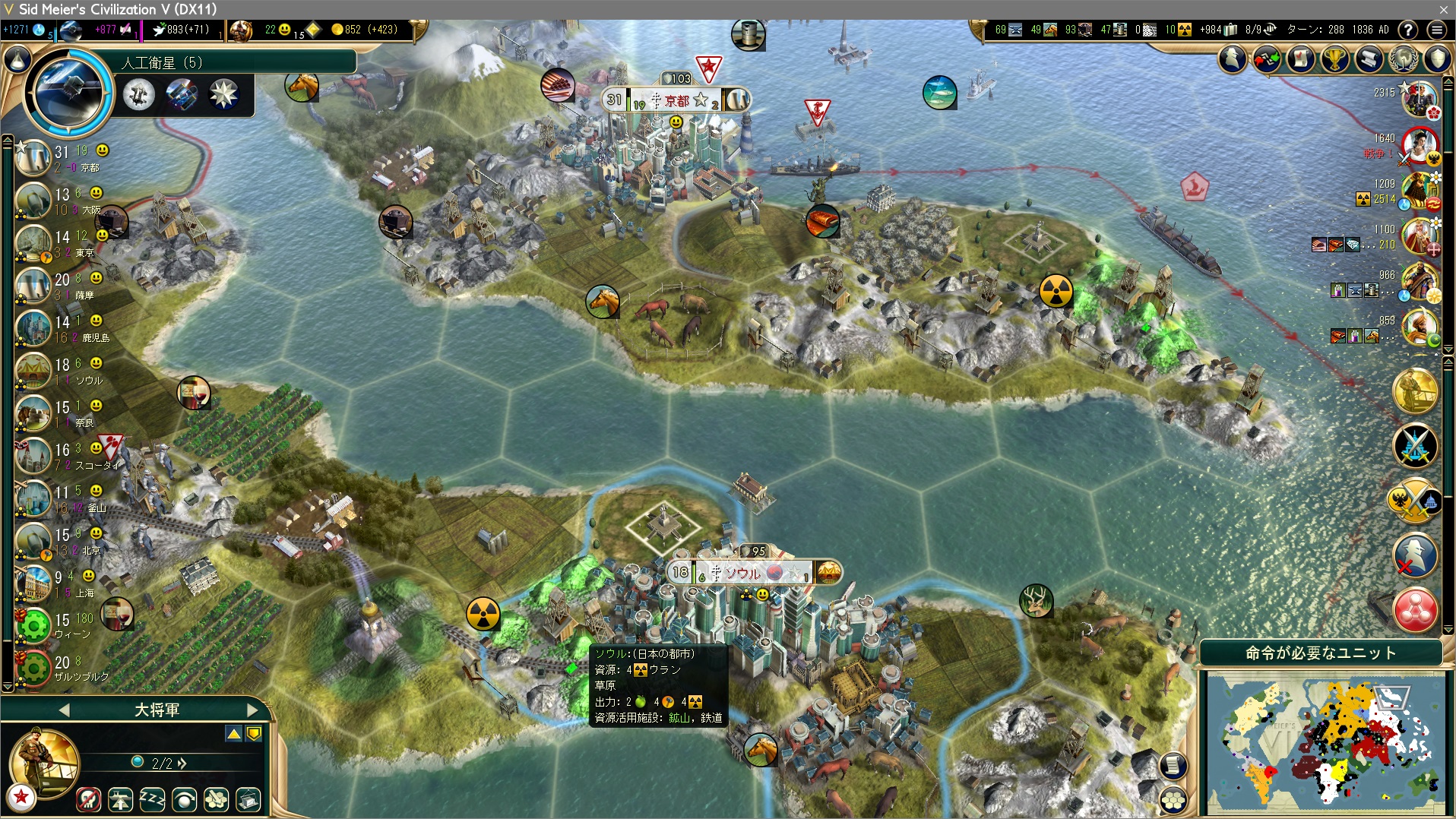Open the gold trophy victory progress screen
This screenshot has height=819, width=1456.
pos(1335,59)
